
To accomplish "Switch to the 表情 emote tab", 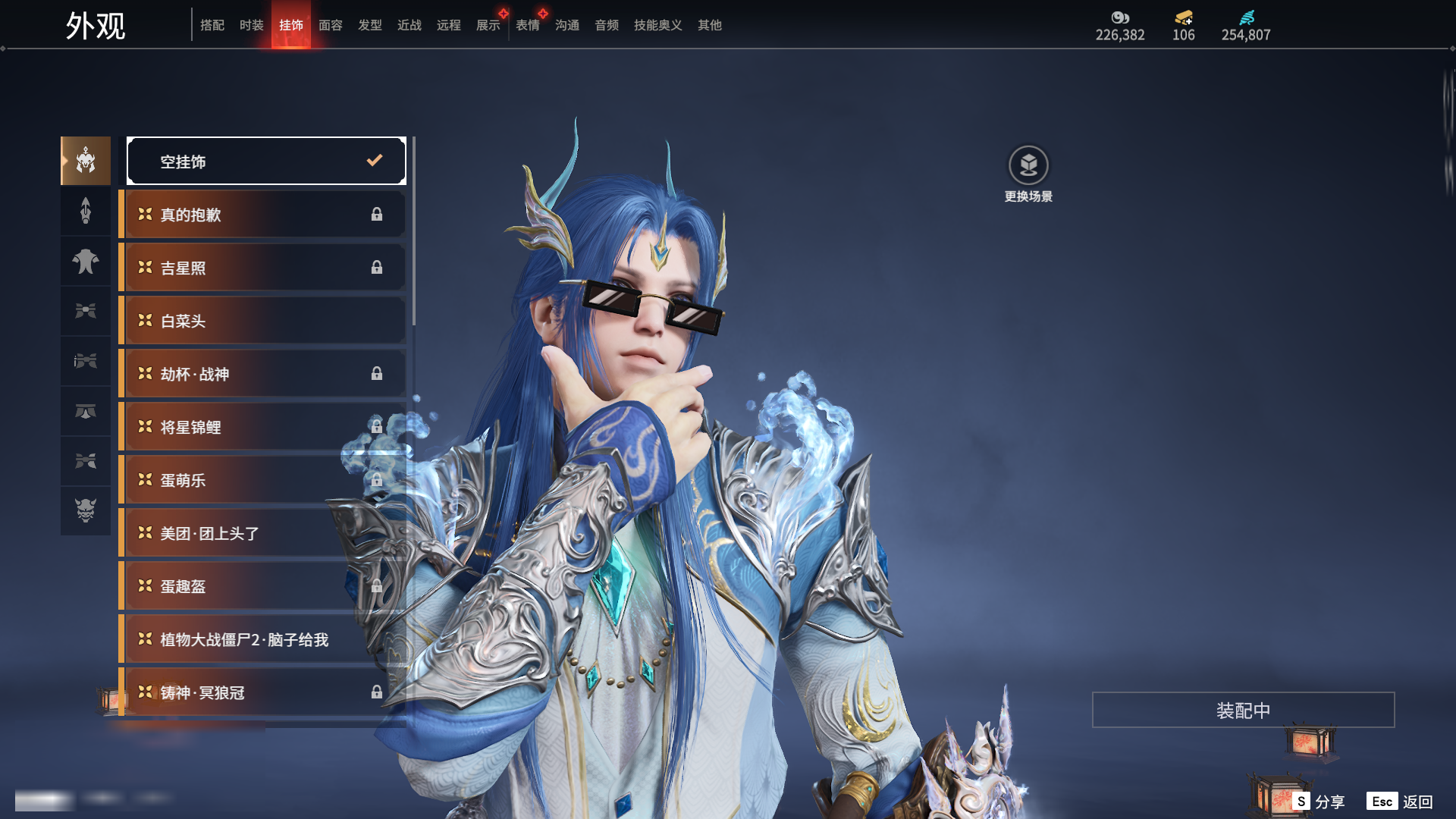I will click(528, 25).
